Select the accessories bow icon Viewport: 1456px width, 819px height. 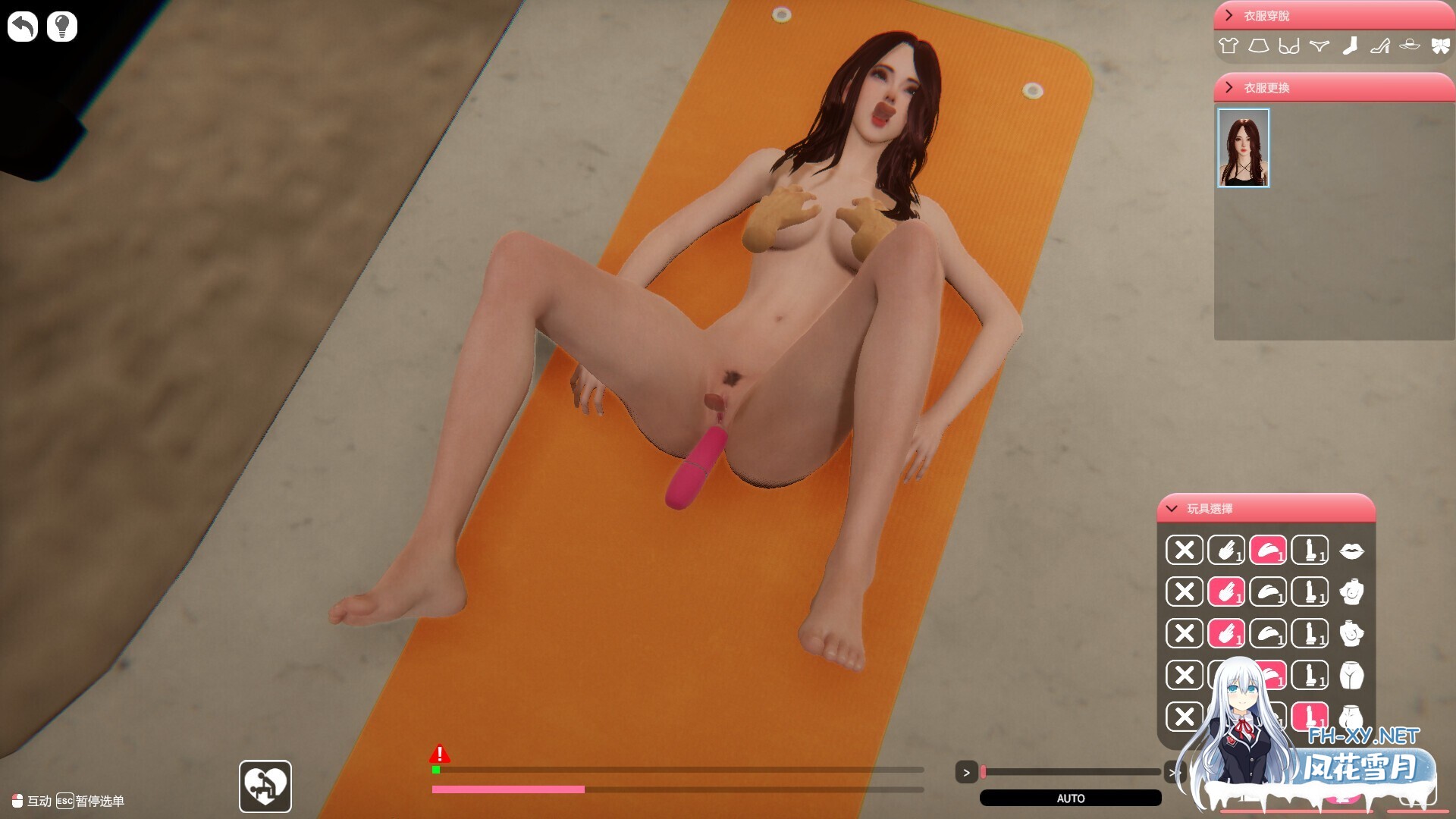coord(1440,45)
